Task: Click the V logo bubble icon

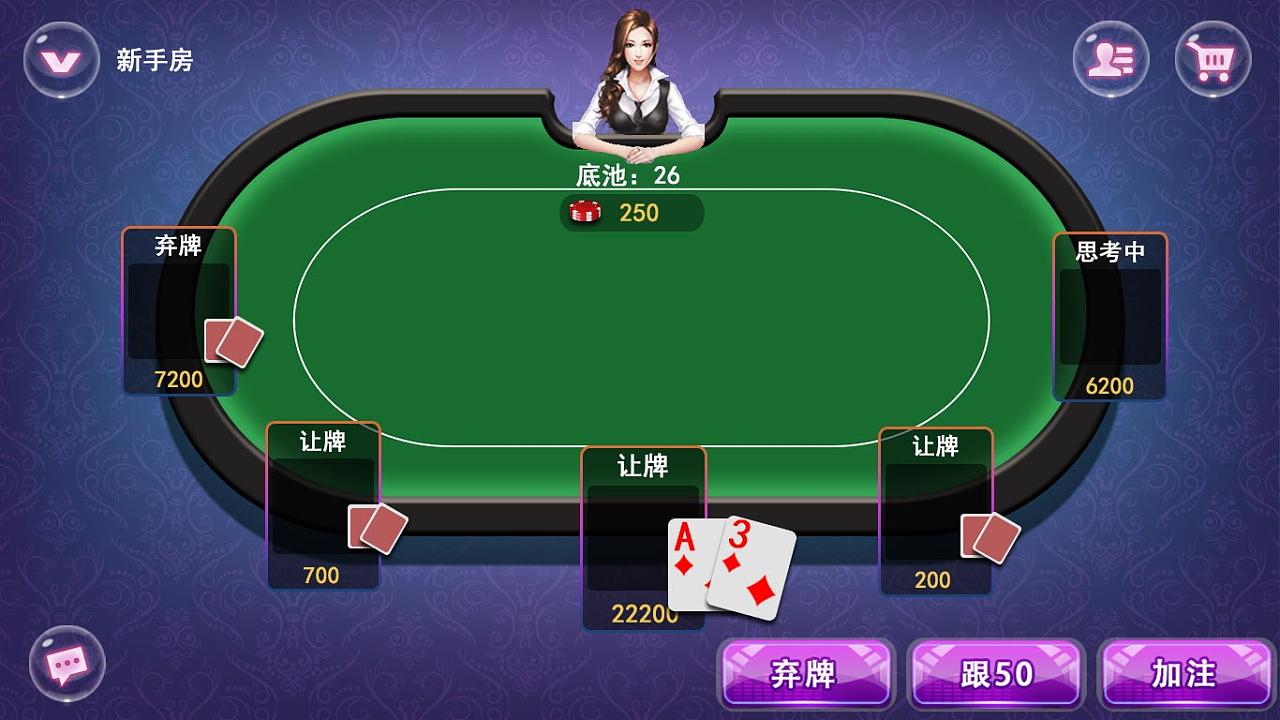Action: pos(63,59)
